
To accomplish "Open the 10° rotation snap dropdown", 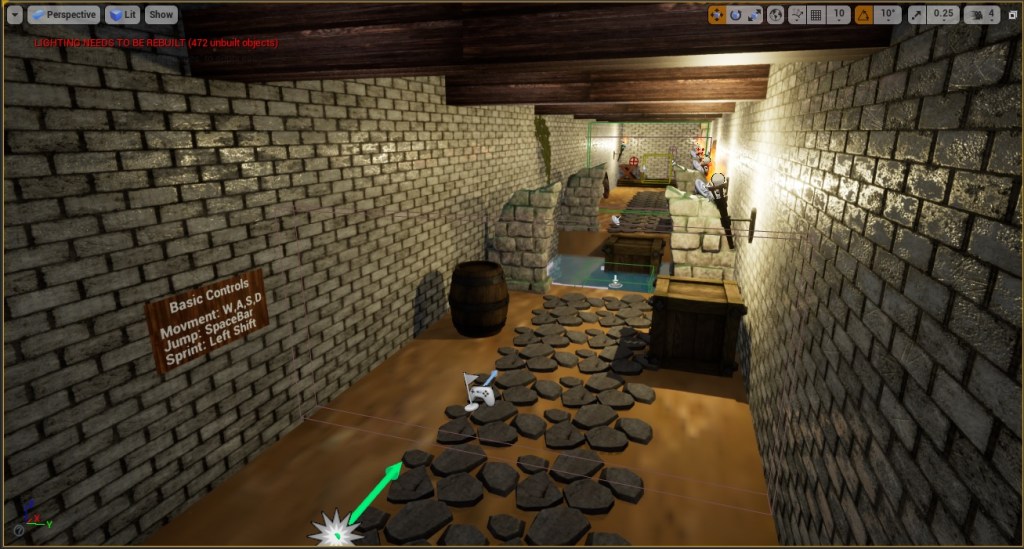I will [887, 15].
